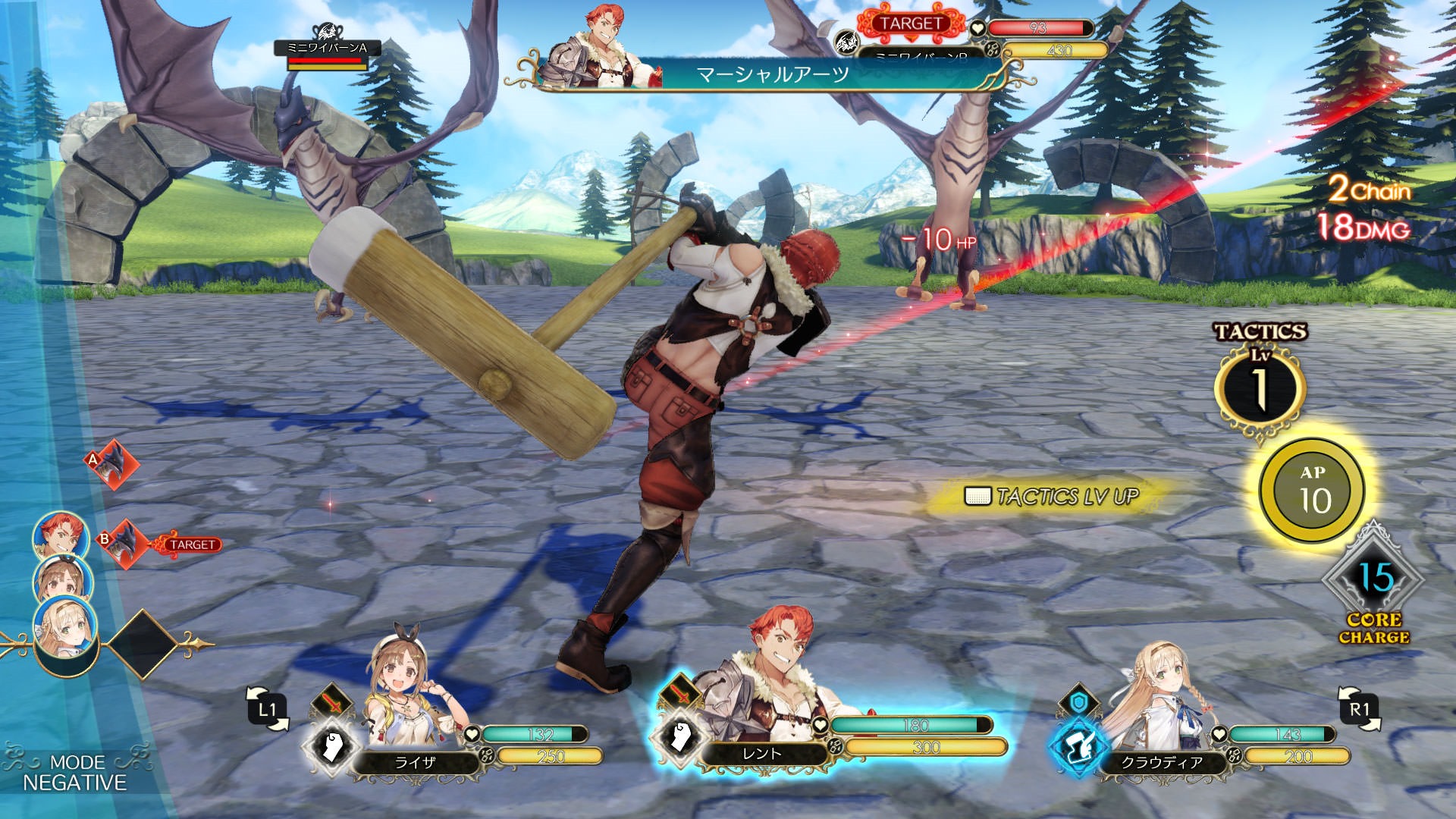This screenshot has height=819, width=1456.
Task: Click Lent's turn-order portrait on timeline
Action: [61, 536]
